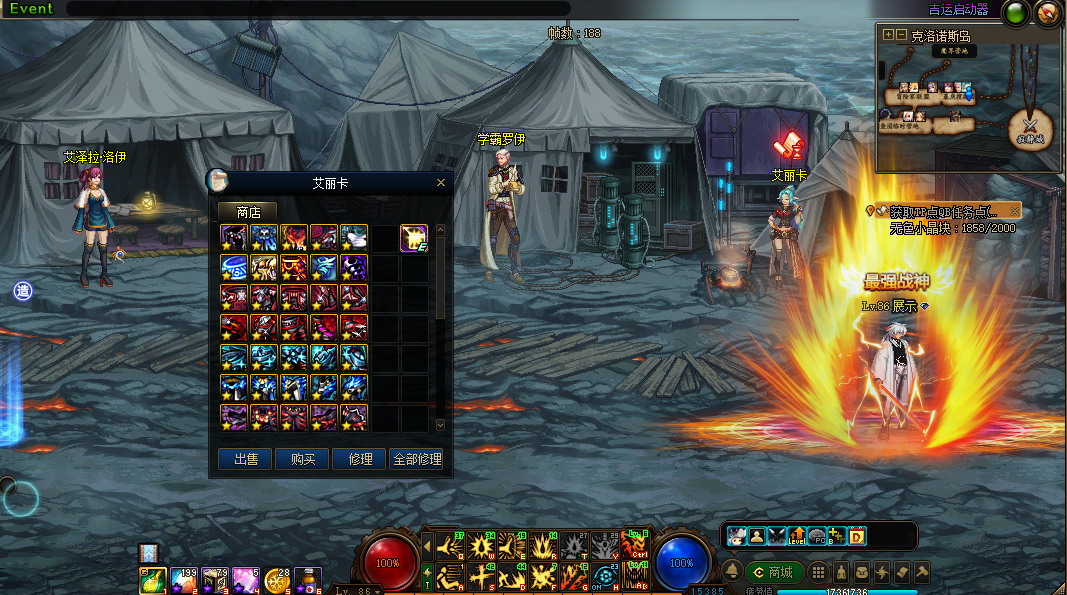1067x595 pixels.
Task: Select the glowing yellow item marked E
Action: [x=414, y=237]
